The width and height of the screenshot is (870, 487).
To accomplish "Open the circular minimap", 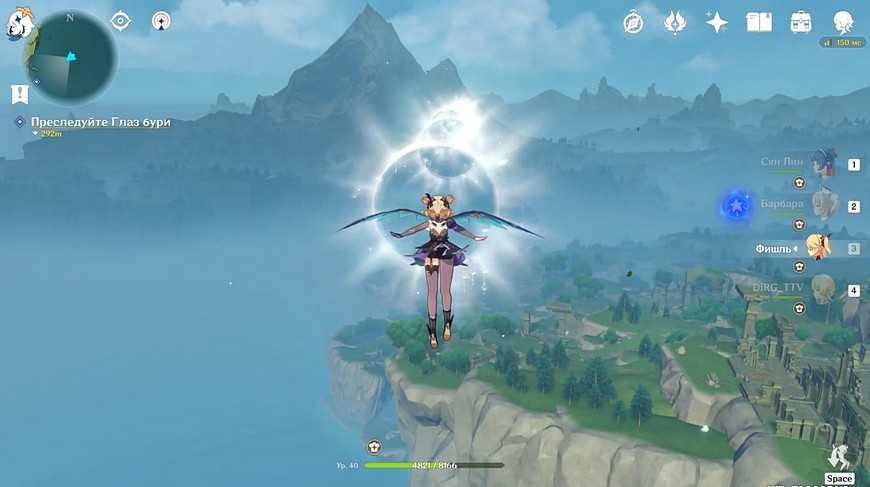I will point(73,58).
